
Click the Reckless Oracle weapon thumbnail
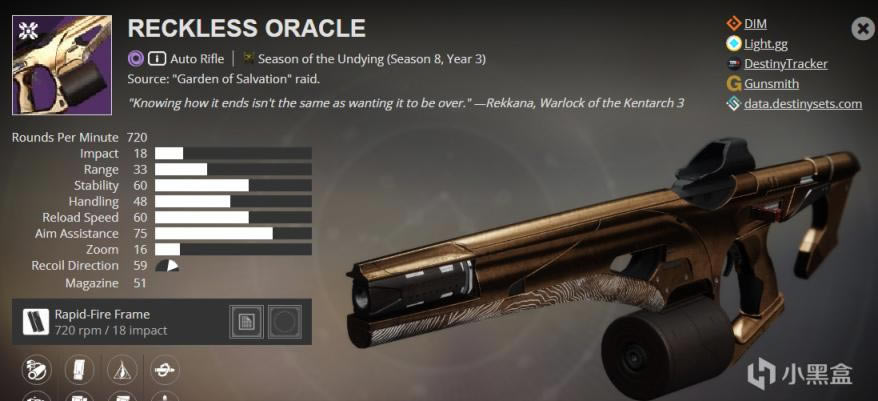point(62,65)
